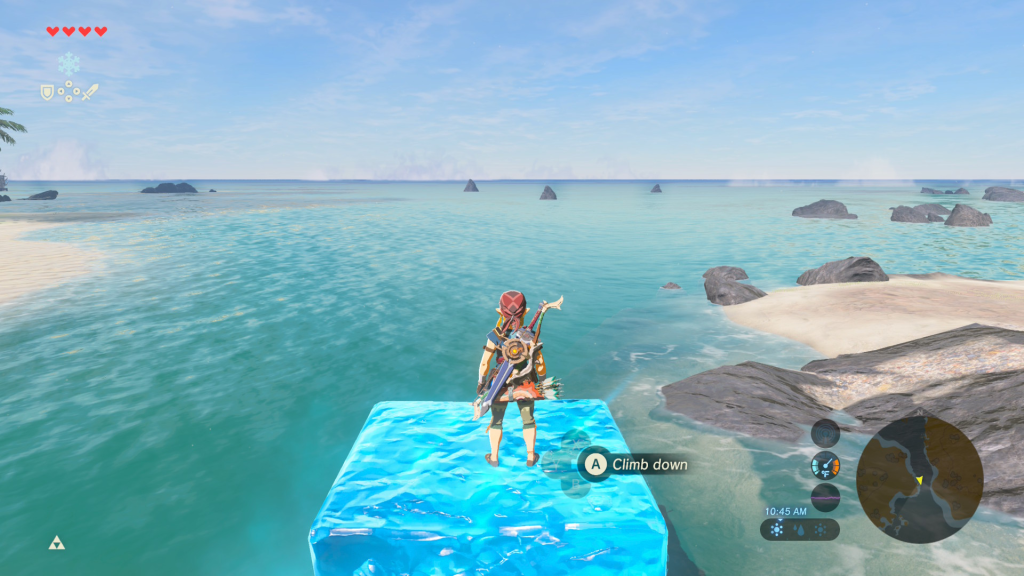Click the Sheikah sensor icon
1024x576 pixels.
(x=825, y=433)
